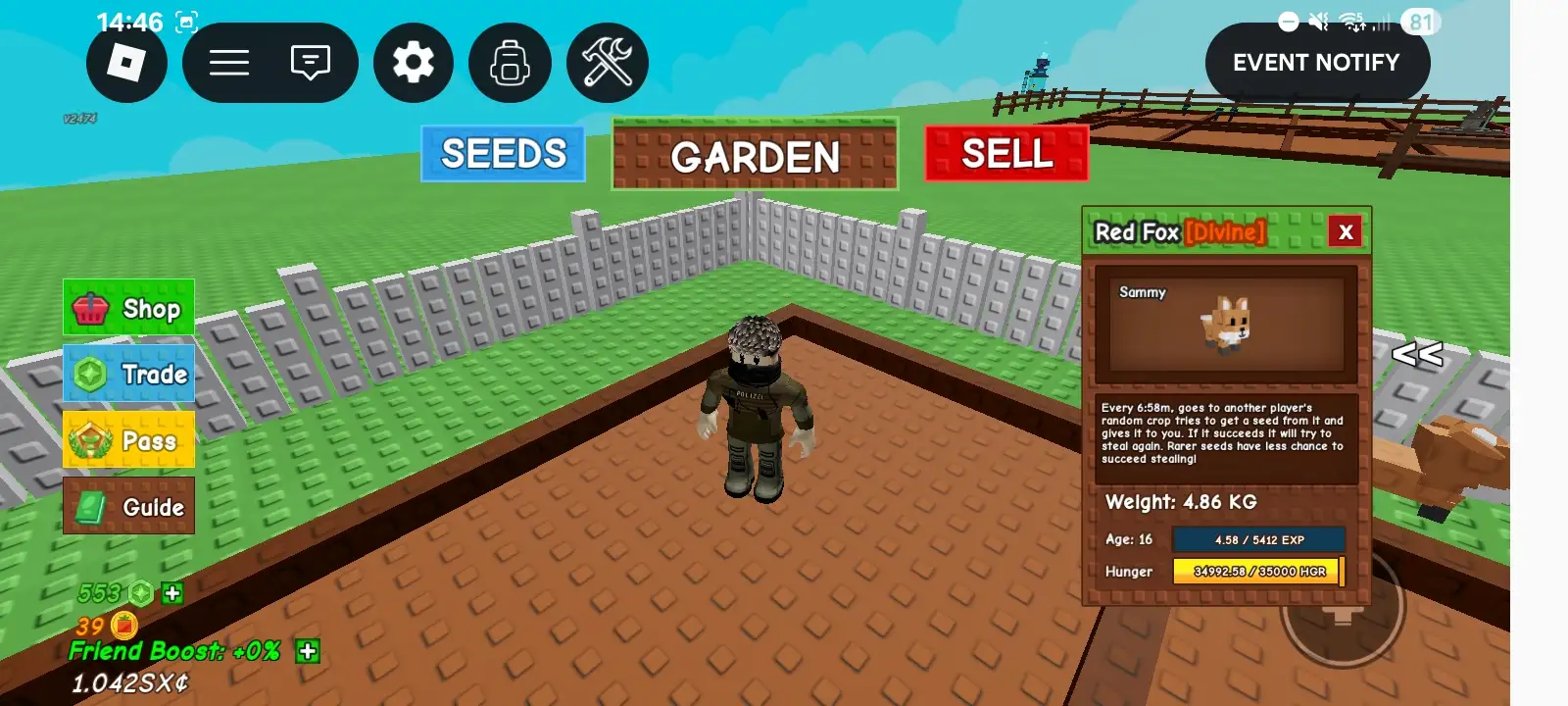Open the Trade menu
Image resolution: width=1568 pixels, height=706 pixels.
pyautogui.click(x=129, y=374)
